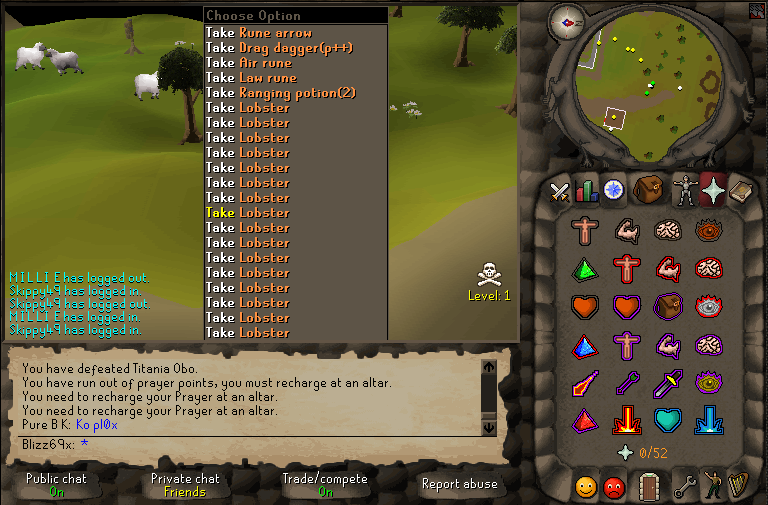Open the combat styles tab

[x=560, y=190]
